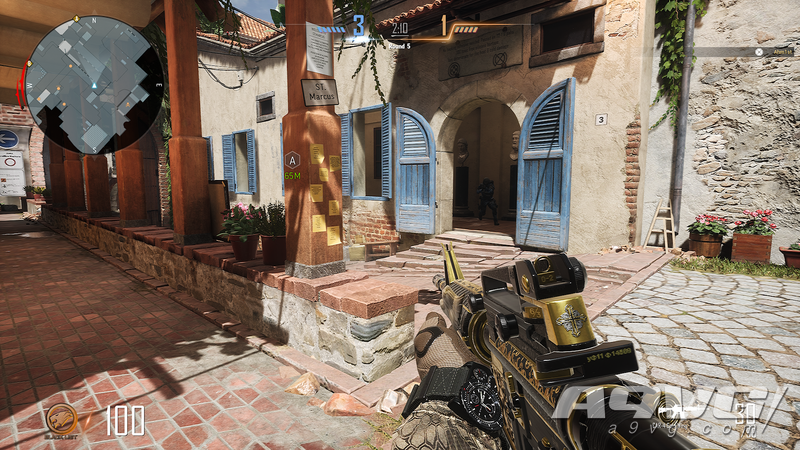800x450 pixels.
Task: Select the hexagonal A objective marker
Action: (292, 159)
